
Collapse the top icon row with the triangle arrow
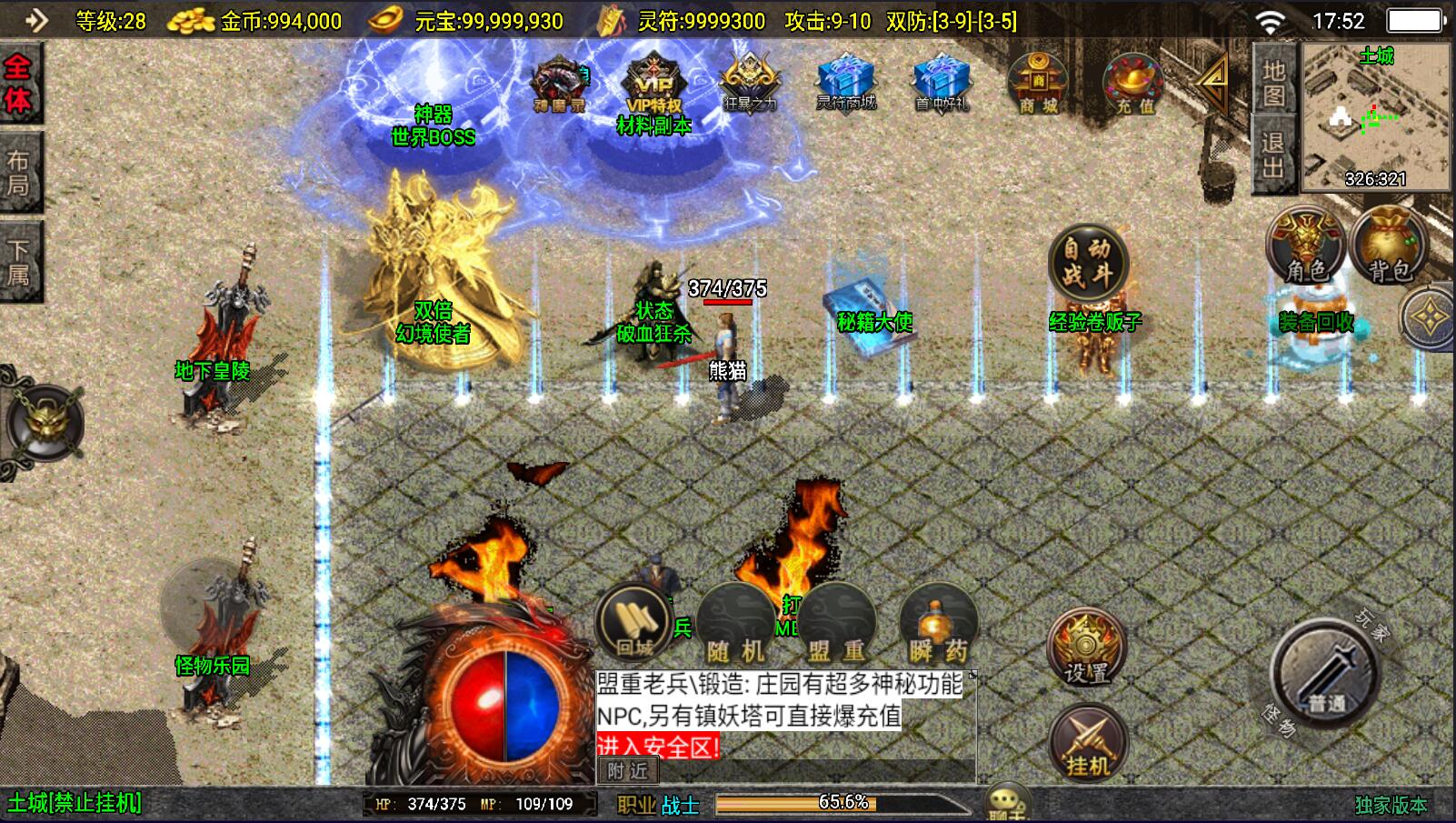point(1212,82)
